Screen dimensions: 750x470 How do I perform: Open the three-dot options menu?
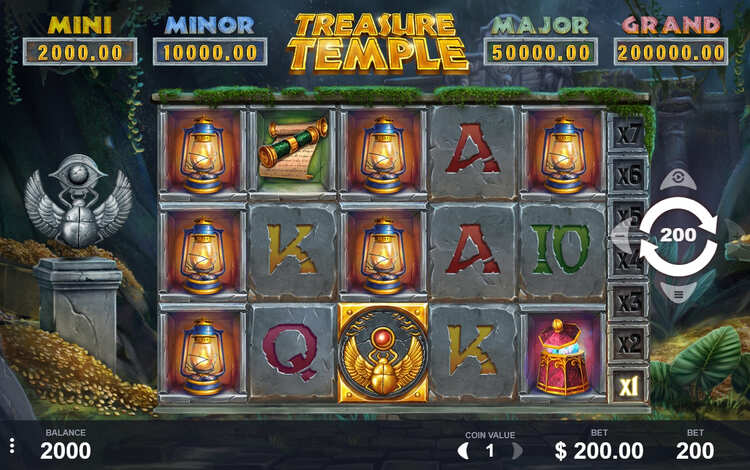(11, 446)
